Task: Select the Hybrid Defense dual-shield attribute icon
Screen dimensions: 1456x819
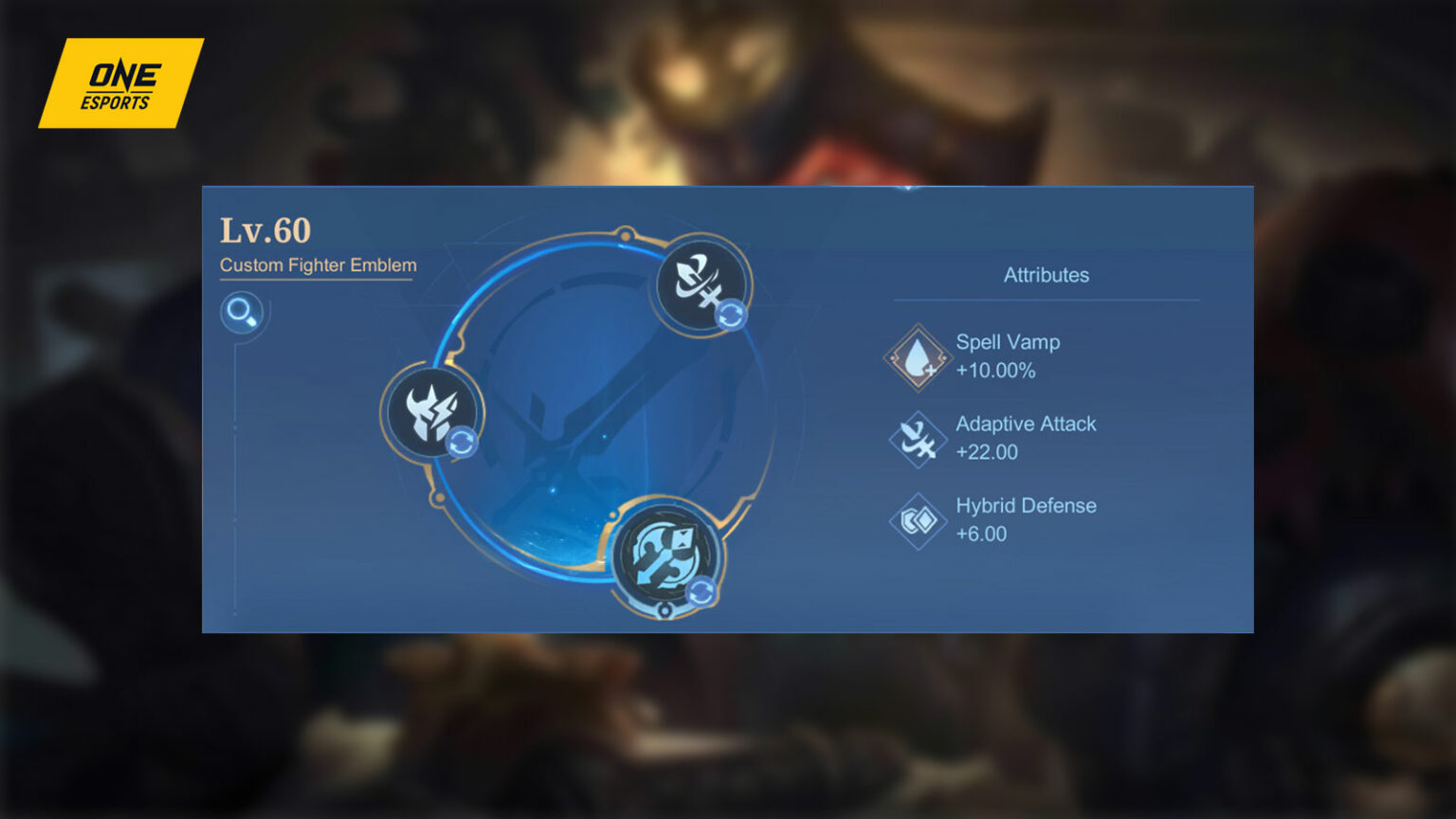Action: [917, 519]
